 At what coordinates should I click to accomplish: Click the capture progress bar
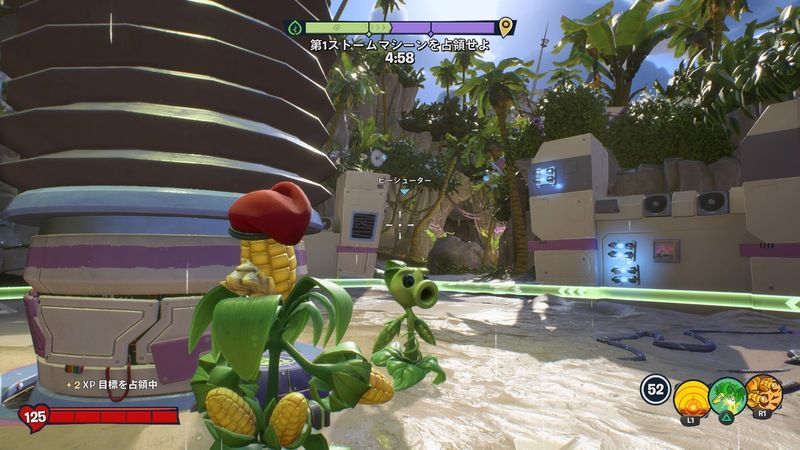(400, 28)
